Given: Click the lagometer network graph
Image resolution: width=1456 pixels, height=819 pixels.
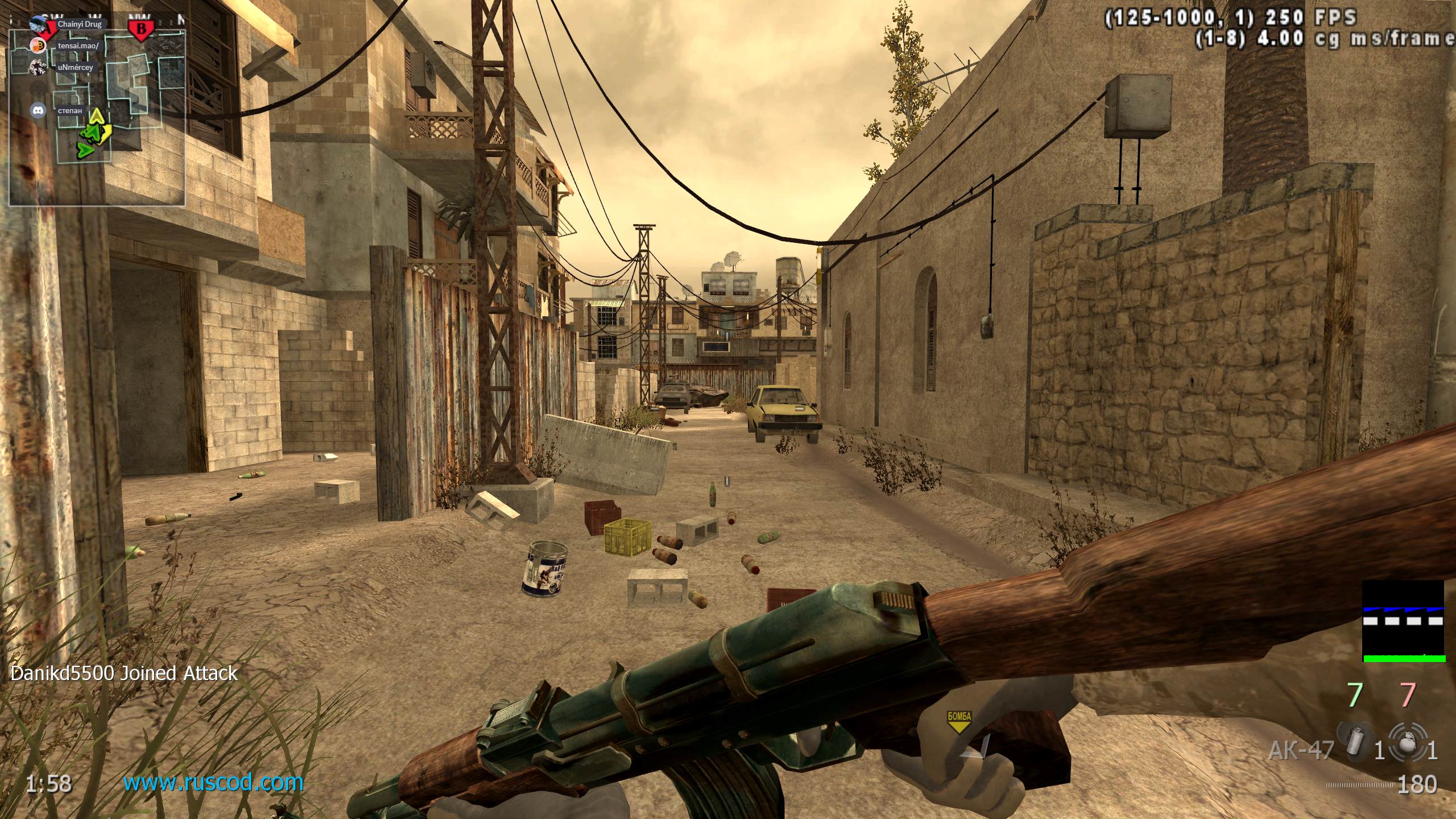Looking at the screenshot, I should (x=1404, y=621).
